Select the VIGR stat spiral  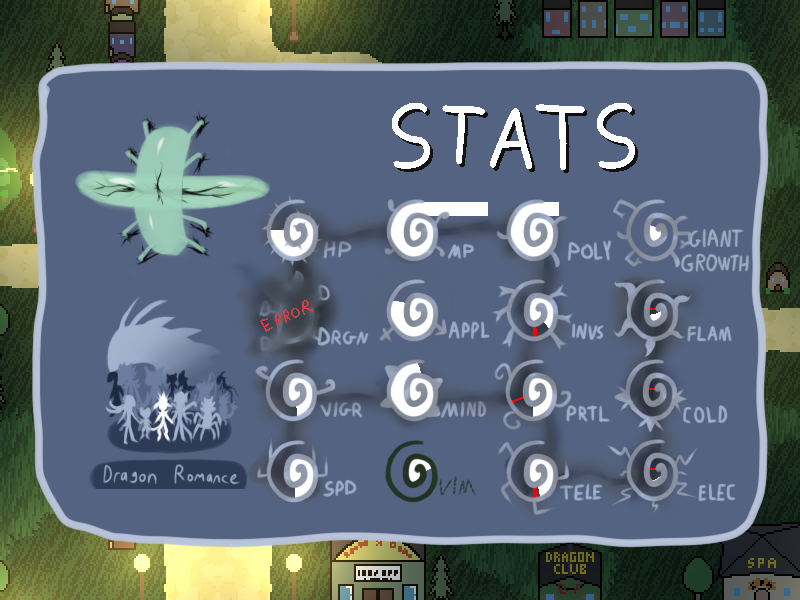click(294, 390)
